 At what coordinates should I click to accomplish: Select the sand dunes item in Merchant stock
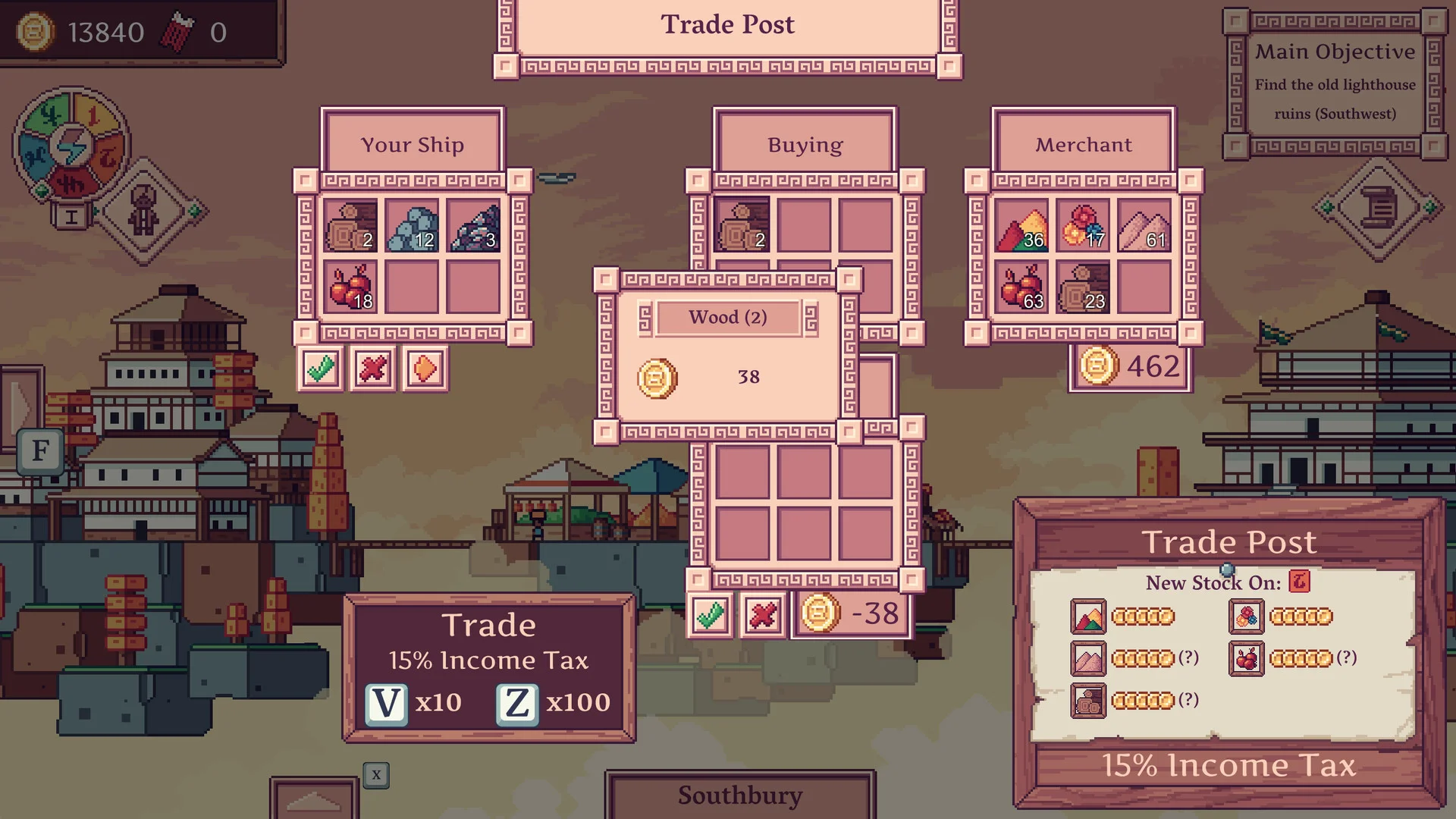[1145, 227]
